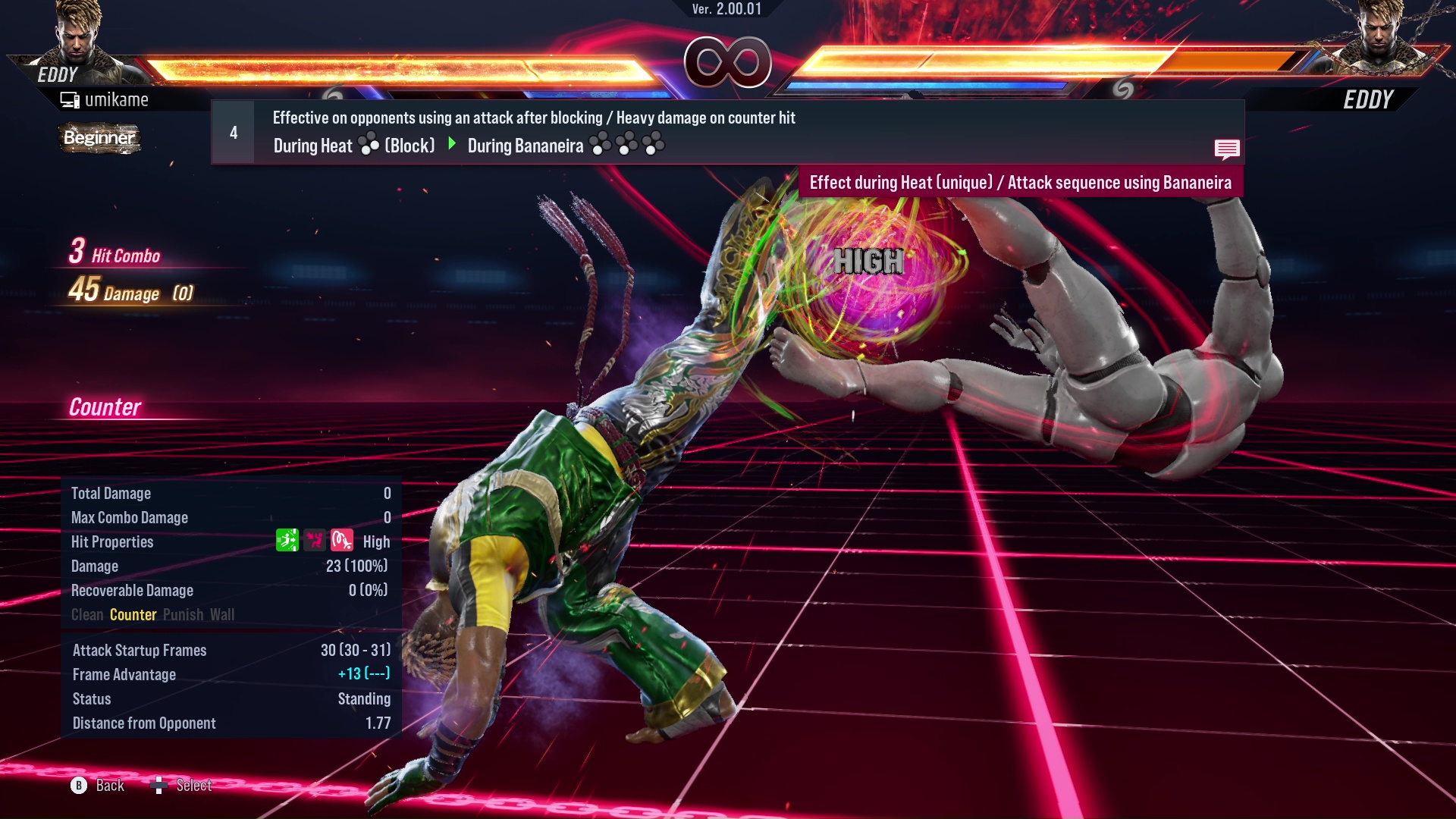
Task: Click the pink counter-hit crumple icon
Action: tap(314, 541)
